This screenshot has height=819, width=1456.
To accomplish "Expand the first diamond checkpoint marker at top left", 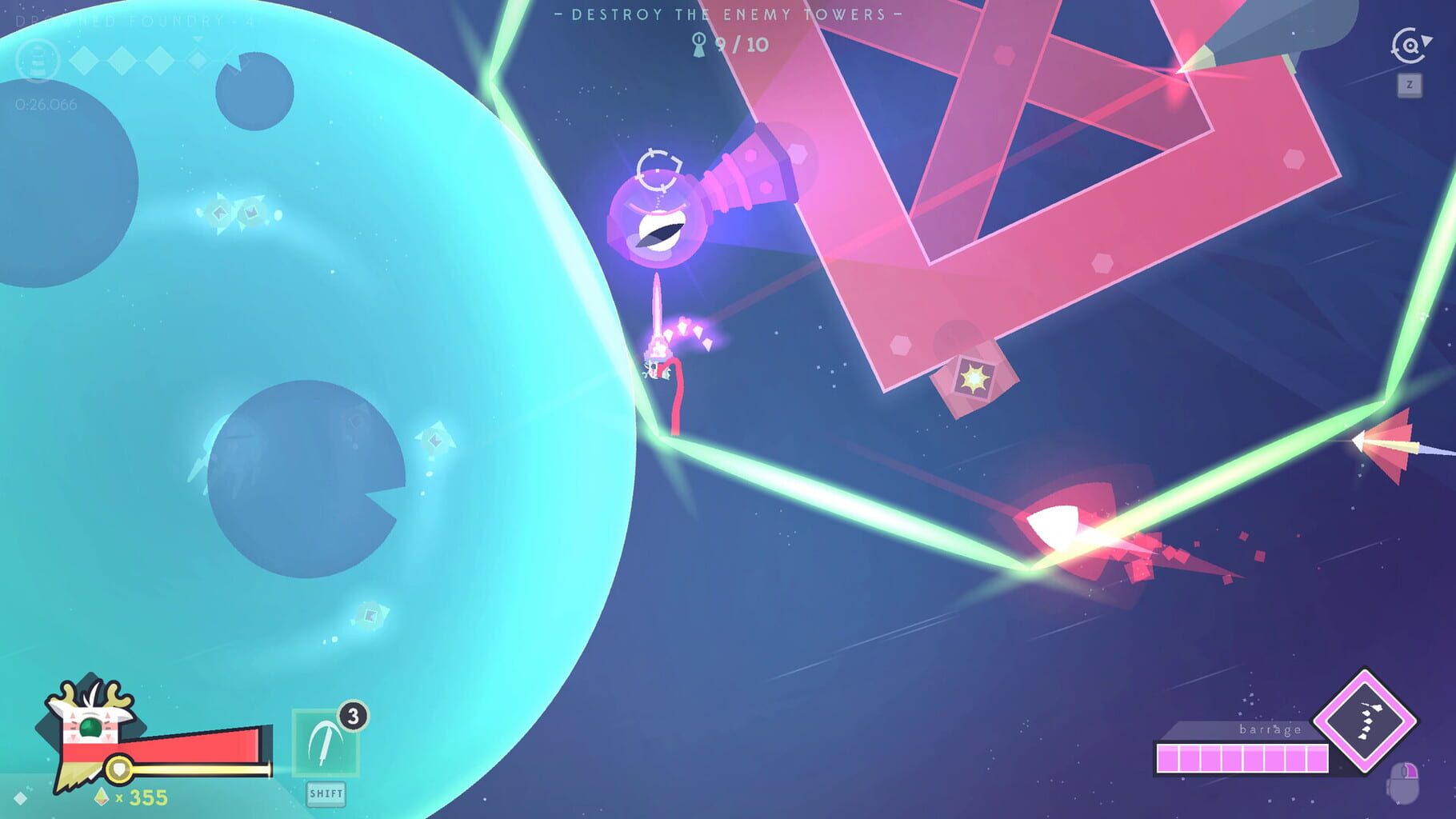I will 84,62.
